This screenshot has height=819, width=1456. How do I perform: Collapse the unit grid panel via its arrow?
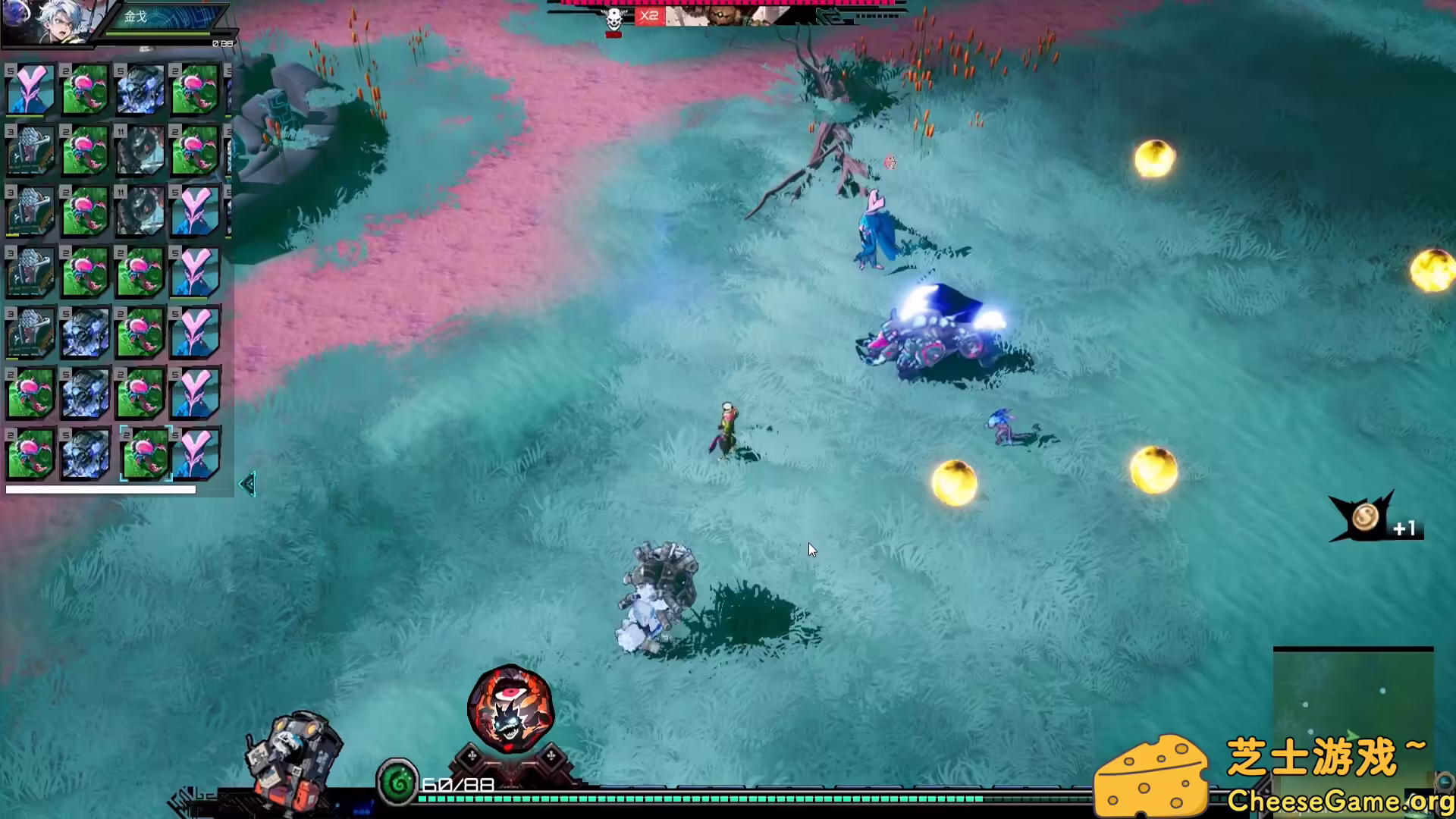246,483
